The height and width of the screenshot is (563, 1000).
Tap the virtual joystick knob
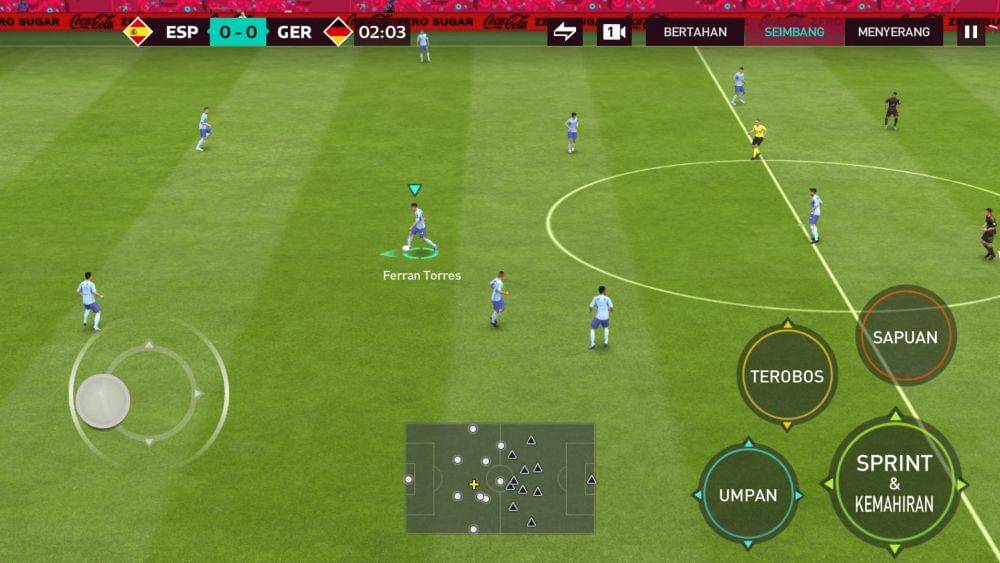pos(103,401)
